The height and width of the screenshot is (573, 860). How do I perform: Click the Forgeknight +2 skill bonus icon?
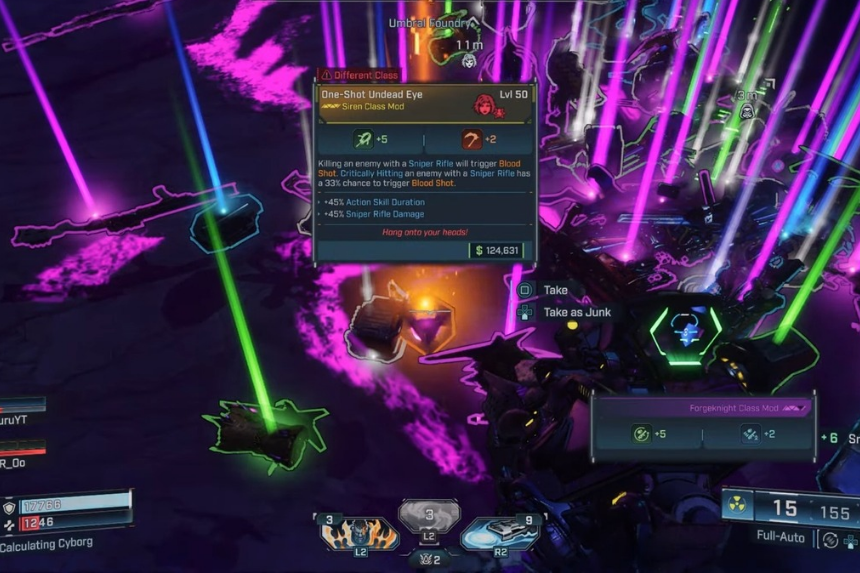[750, 434]
